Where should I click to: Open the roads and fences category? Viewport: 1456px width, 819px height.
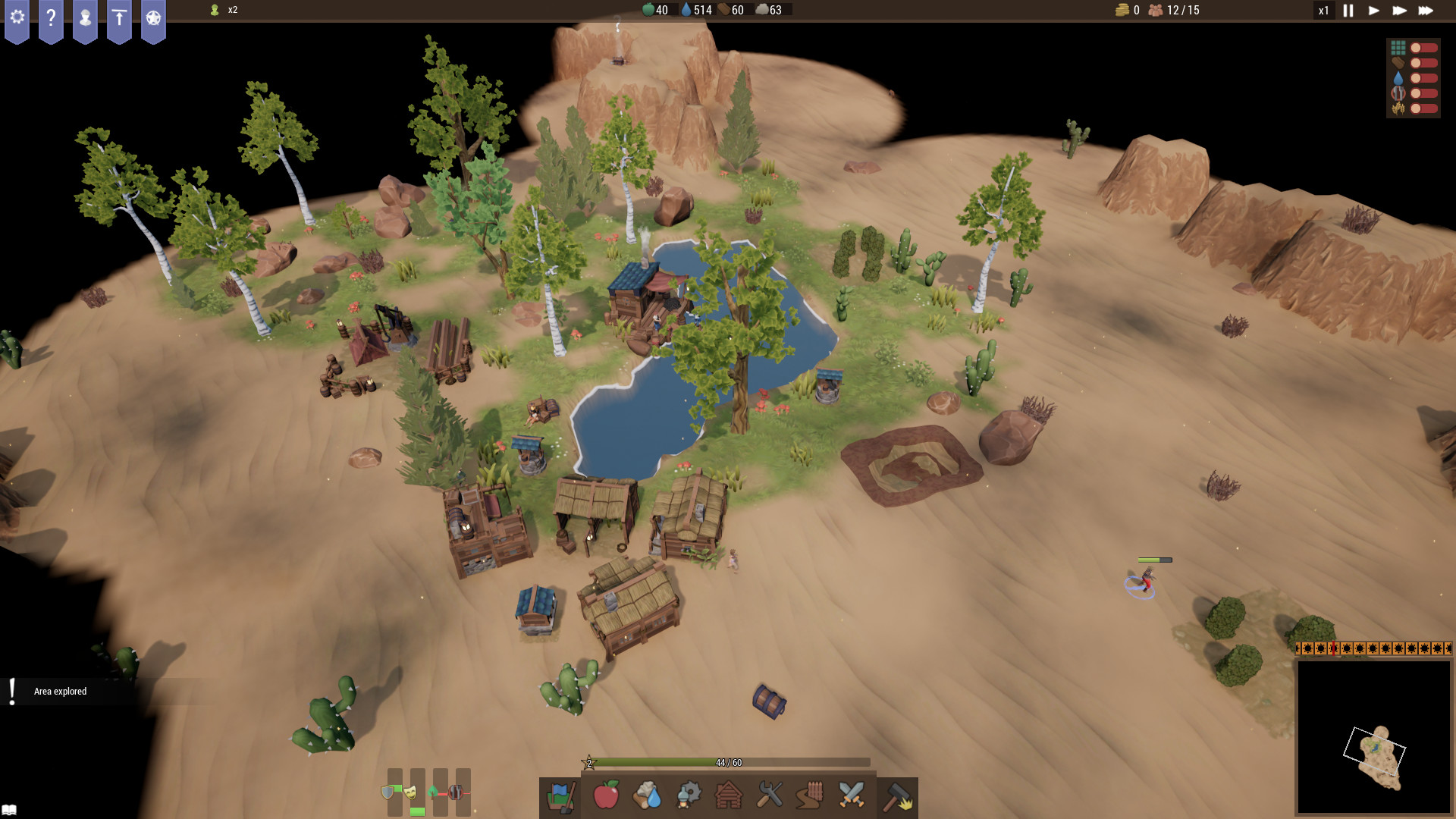pos(811,796)
